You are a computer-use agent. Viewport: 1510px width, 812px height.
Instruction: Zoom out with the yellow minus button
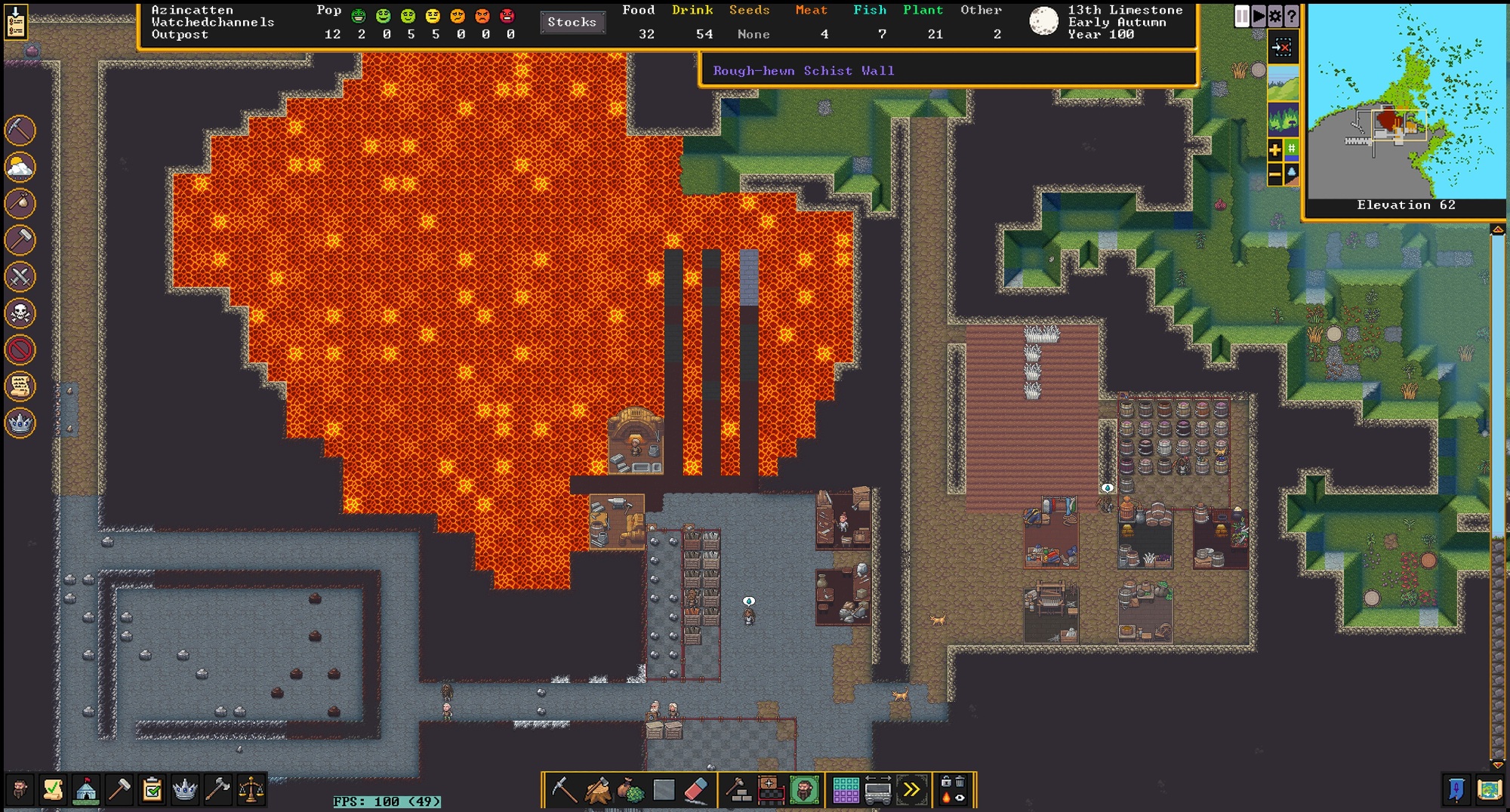point(1274,175)
